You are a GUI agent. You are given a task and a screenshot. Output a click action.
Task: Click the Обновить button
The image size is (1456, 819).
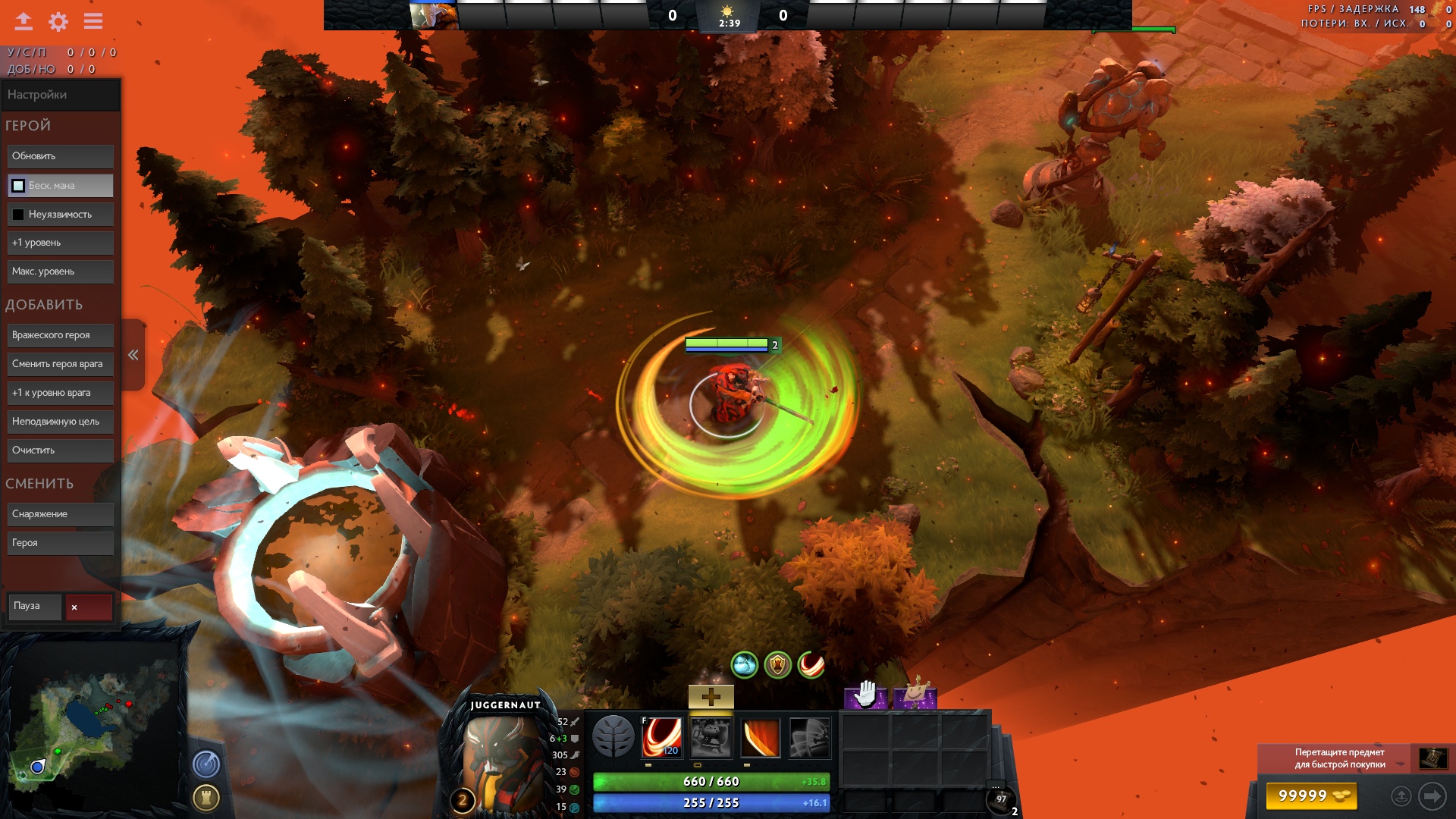[60, 156]
